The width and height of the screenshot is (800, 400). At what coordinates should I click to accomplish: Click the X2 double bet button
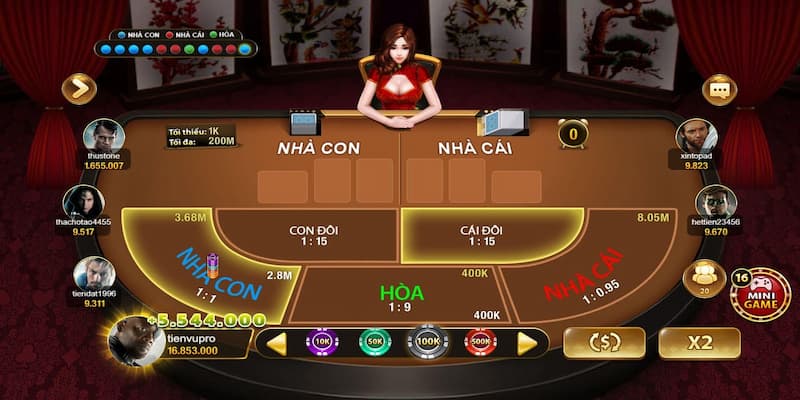[x=700, y=342]
